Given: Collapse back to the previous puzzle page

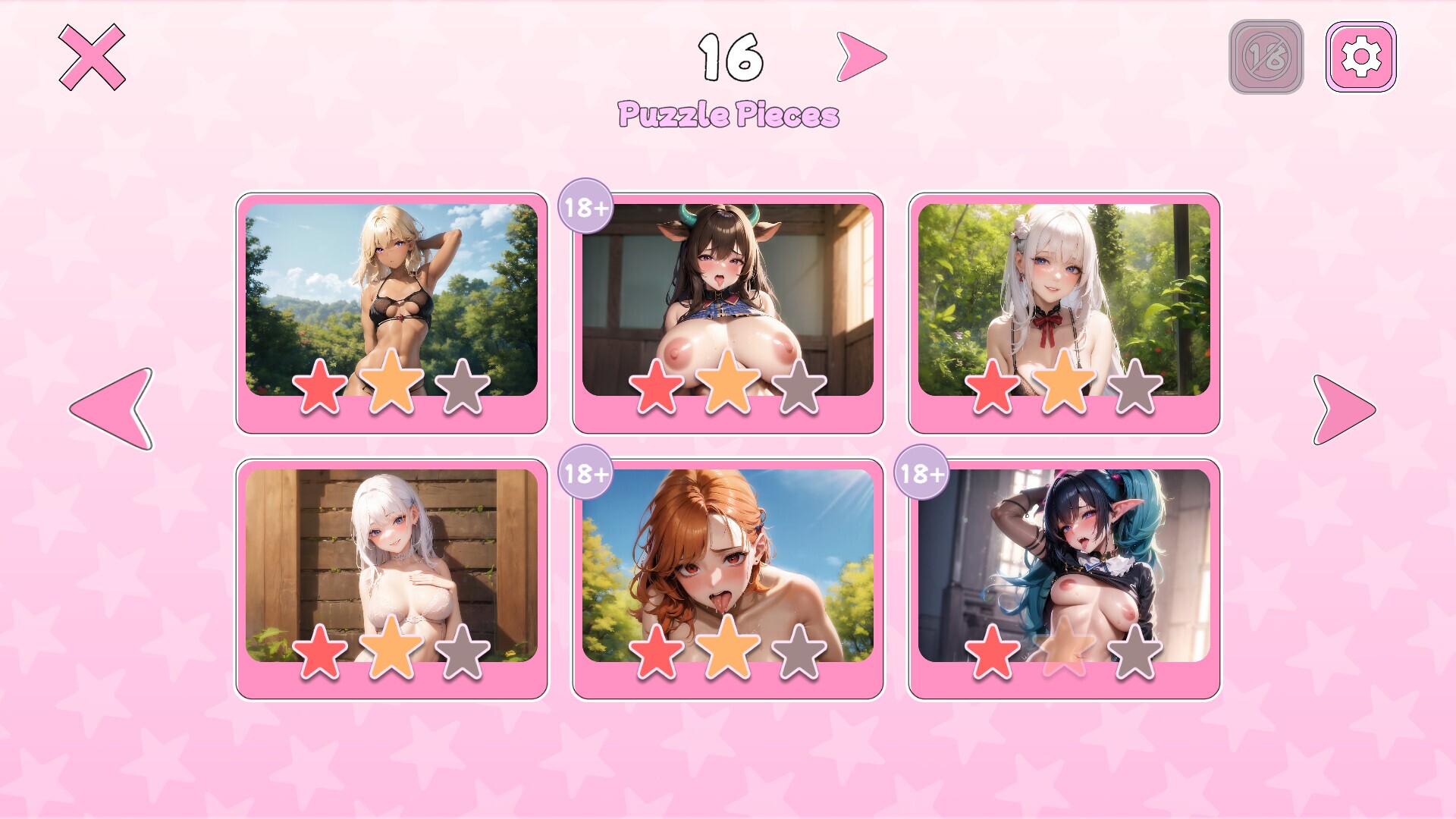Looking at the screenshot, I should (x=110, y=409).
